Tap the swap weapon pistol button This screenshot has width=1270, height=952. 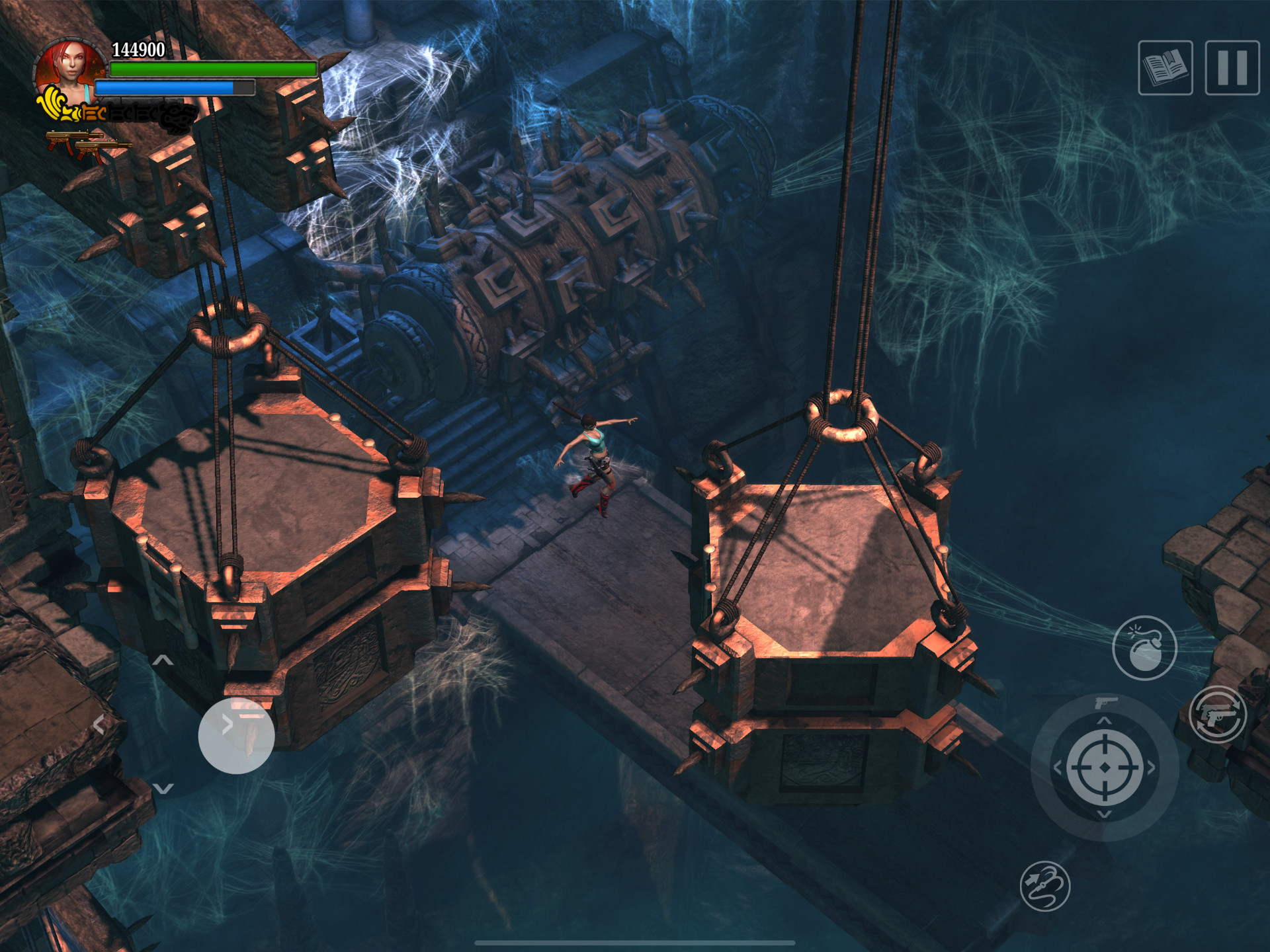[x=1218, y=715]
